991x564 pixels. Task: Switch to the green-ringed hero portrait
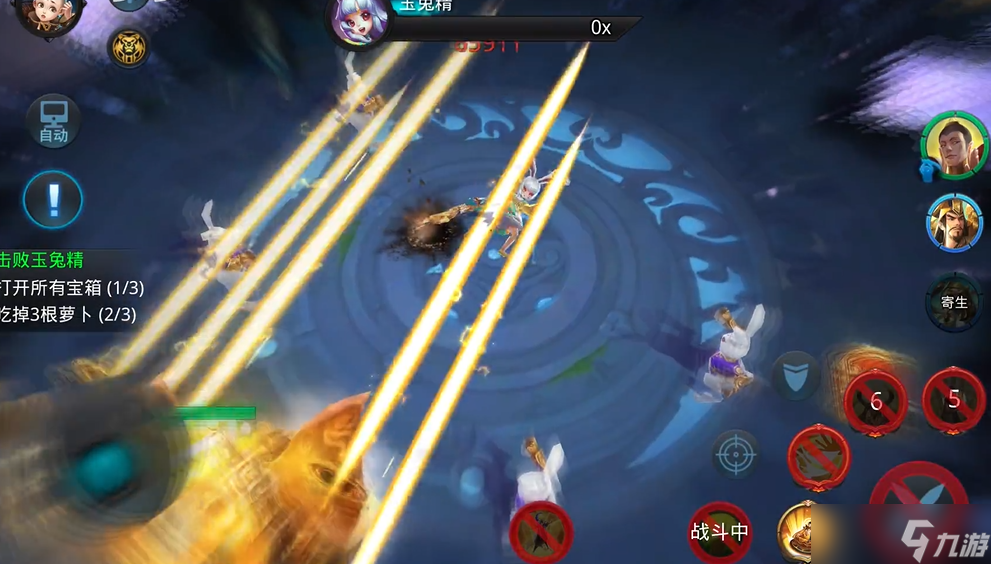click(954, 145)
